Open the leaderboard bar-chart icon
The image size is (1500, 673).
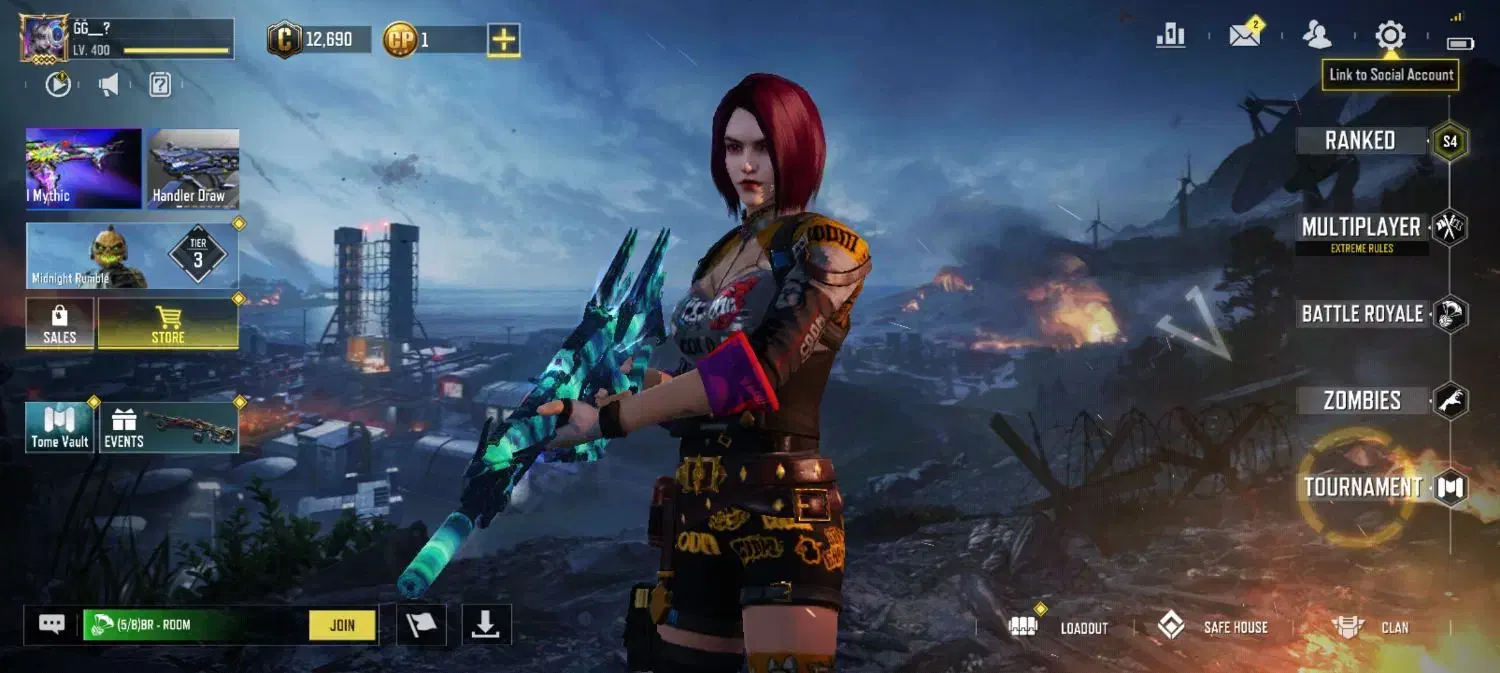coord(1170,36)
